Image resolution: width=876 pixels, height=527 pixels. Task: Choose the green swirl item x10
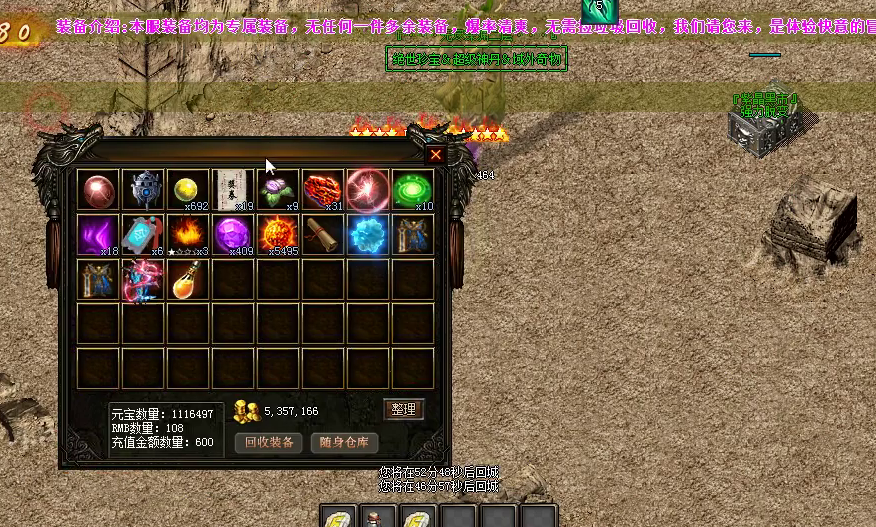tap(412, 189)
